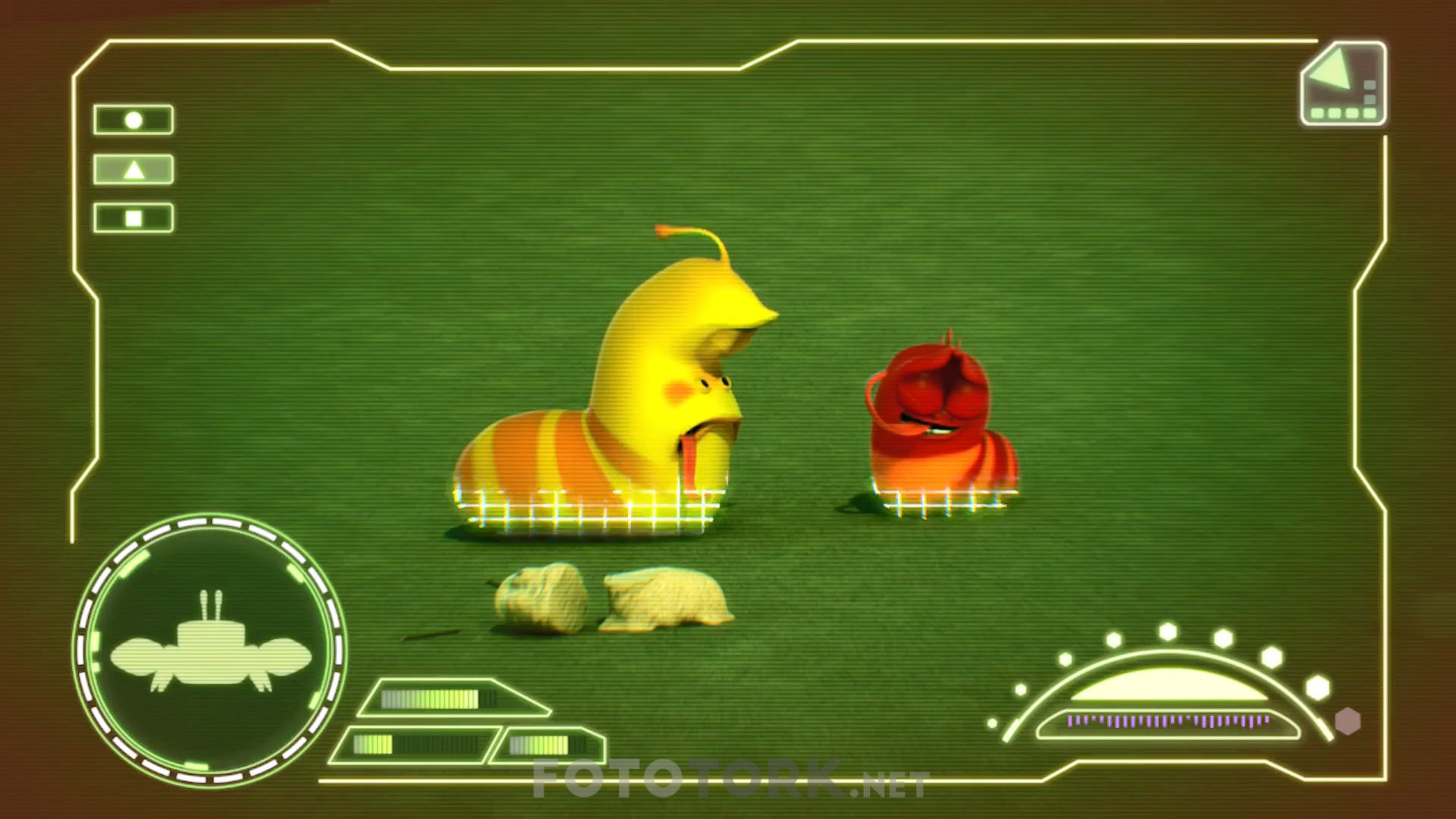Screen dimensions: 1456x819
Task: Click the circle record button
Action: click(133, 120)
